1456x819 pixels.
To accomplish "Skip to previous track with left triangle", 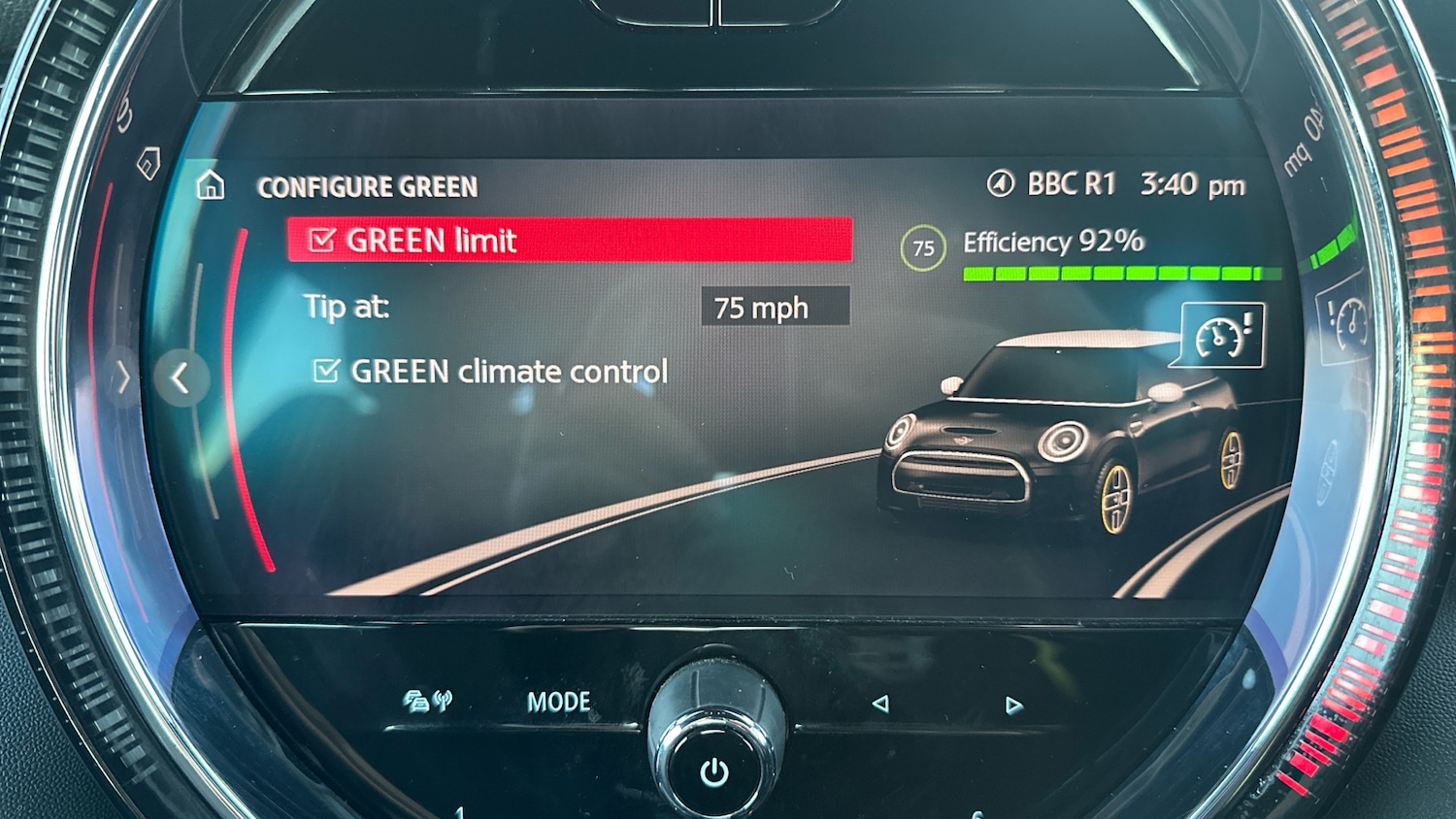I will click(x=879, y=704).
